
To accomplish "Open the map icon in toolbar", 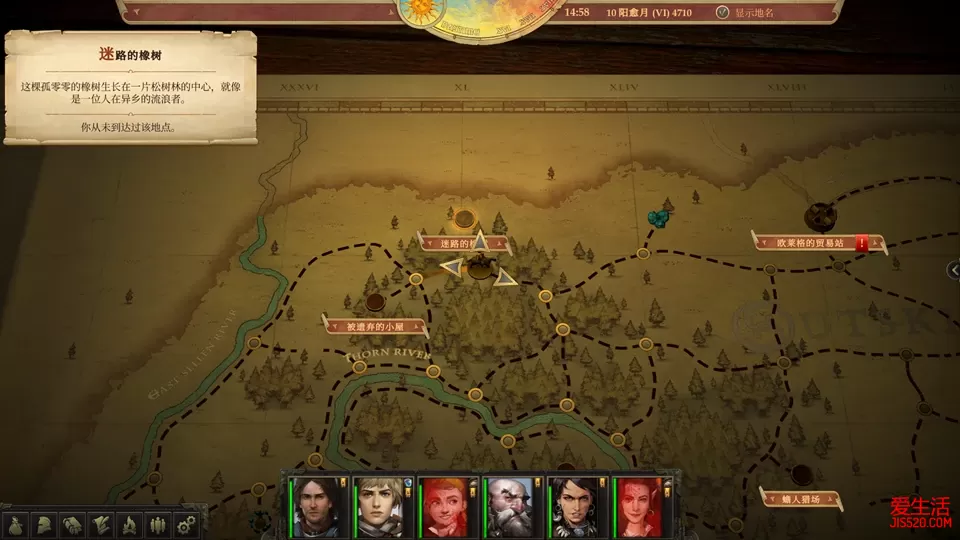I will pos(101,523).
